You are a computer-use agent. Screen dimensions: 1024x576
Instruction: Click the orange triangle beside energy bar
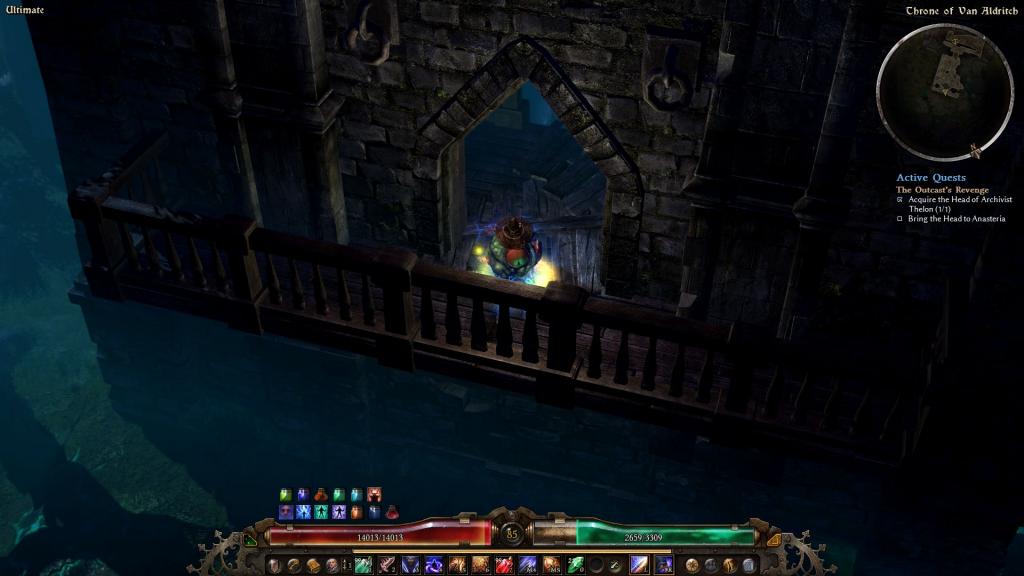pos(773,540)
